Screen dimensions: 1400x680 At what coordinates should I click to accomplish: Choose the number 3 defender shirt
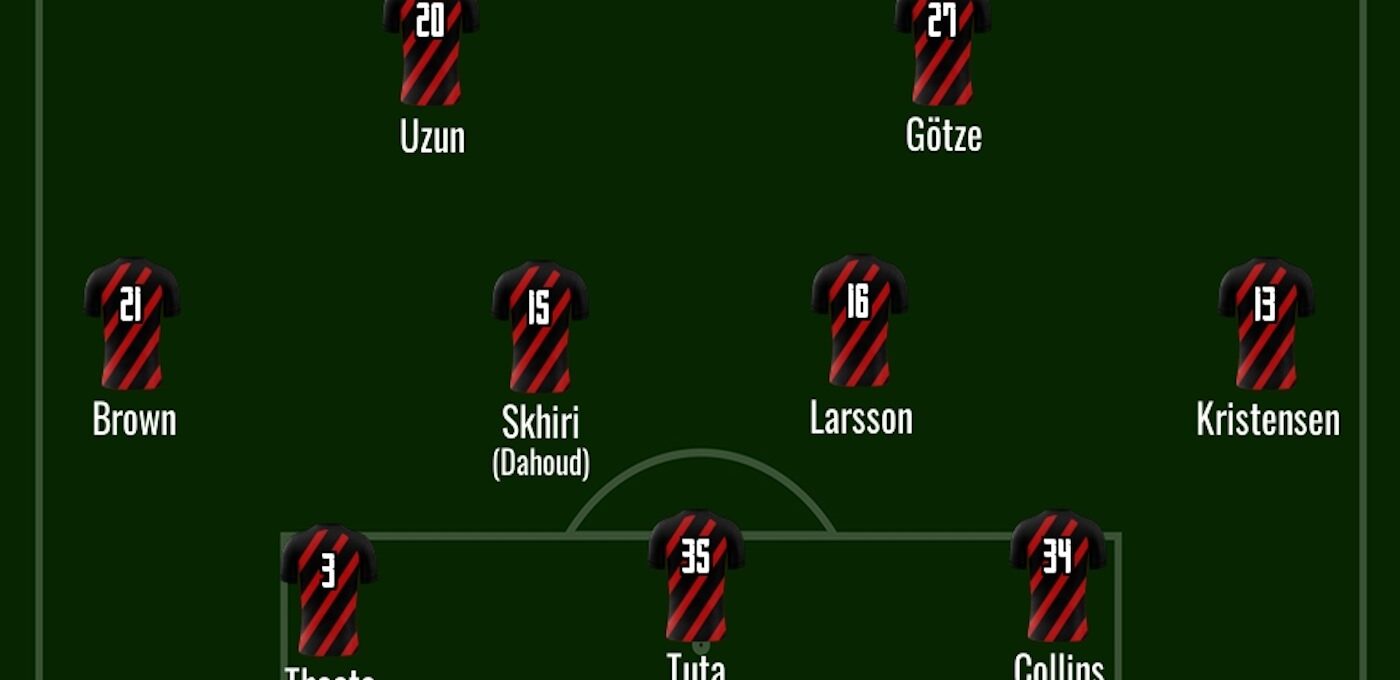329,590
